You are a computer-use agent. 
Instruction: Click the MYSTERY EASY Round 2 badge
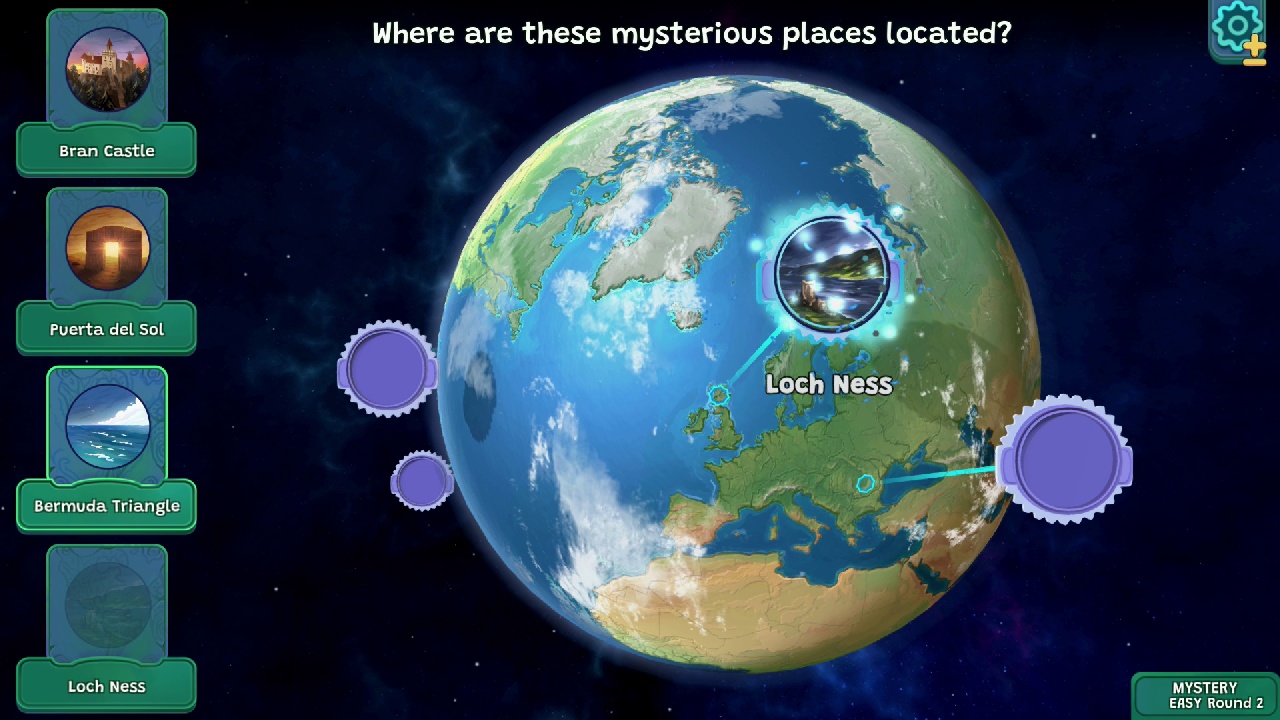click(1205, 695)
